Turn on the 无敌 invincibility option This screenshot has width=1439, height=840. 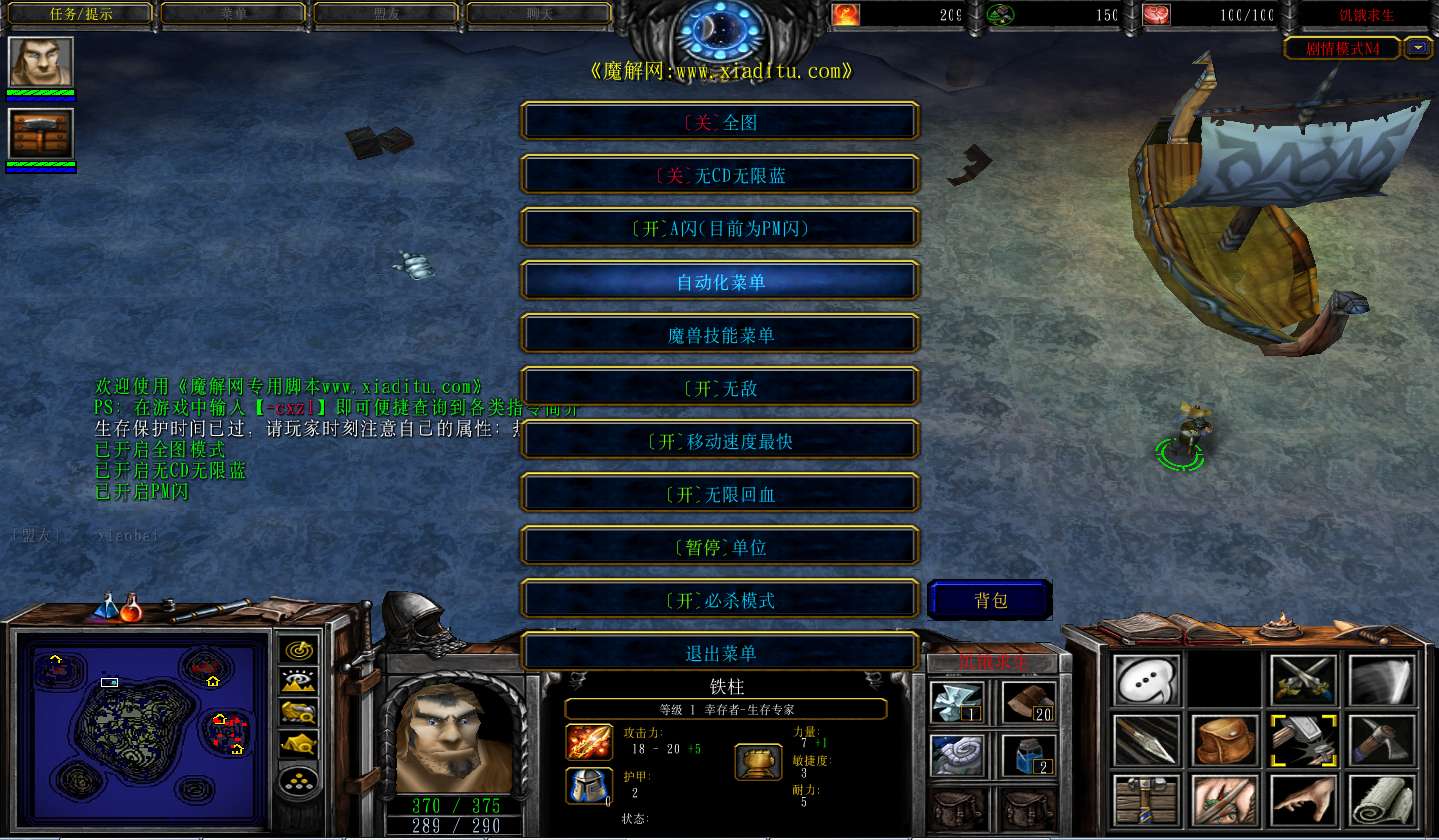(720, 388)
